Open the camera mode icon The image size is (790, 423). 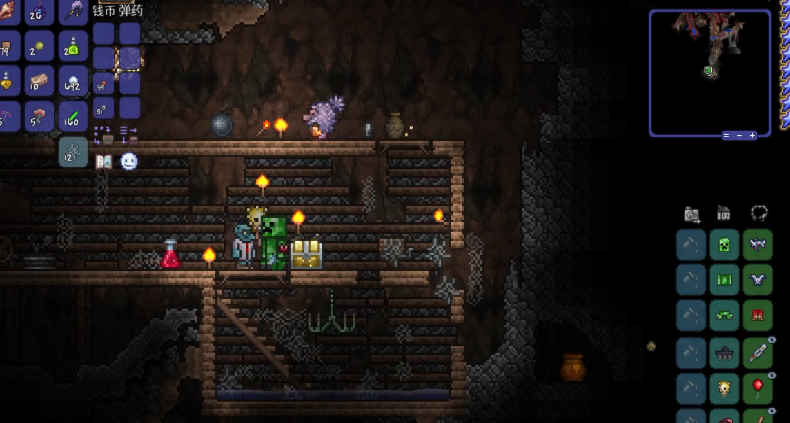(x=692, y=213)
